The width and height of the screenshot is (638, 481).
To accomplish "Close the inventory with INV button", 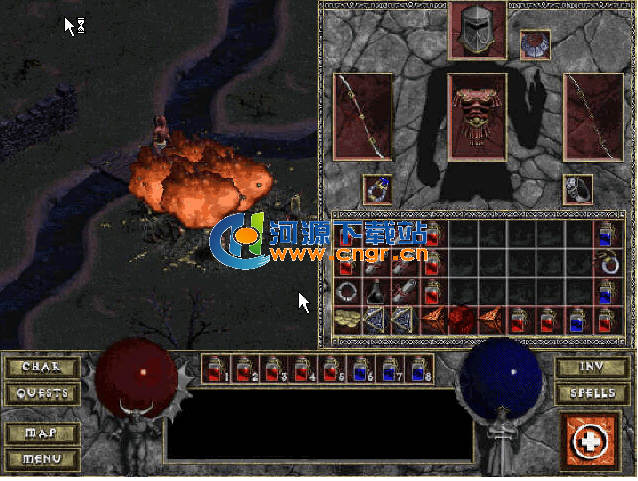I will coord(593,367).
